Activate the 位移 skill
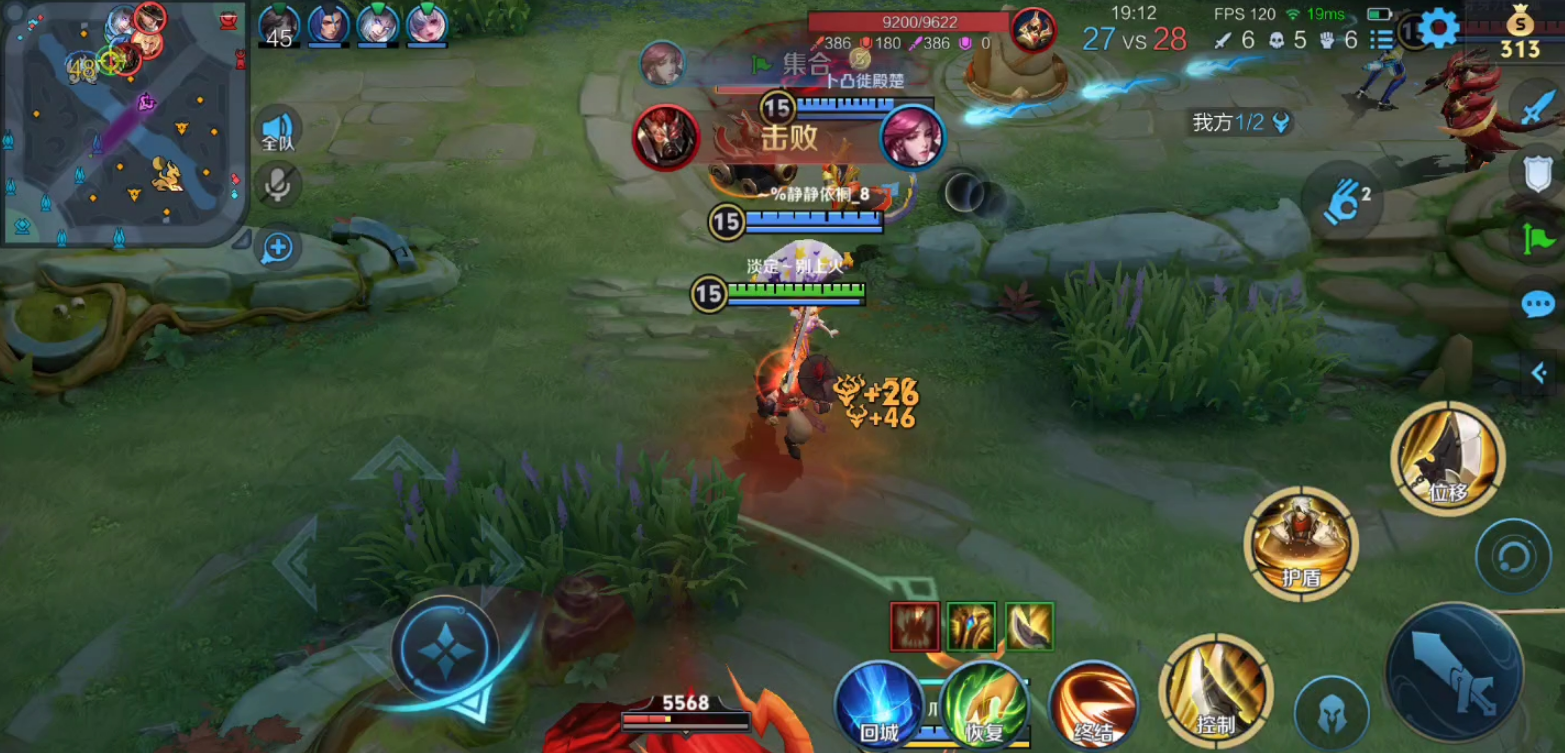Image resolution: width=1565 pixels, height=753 pixels. (1447, 457)
